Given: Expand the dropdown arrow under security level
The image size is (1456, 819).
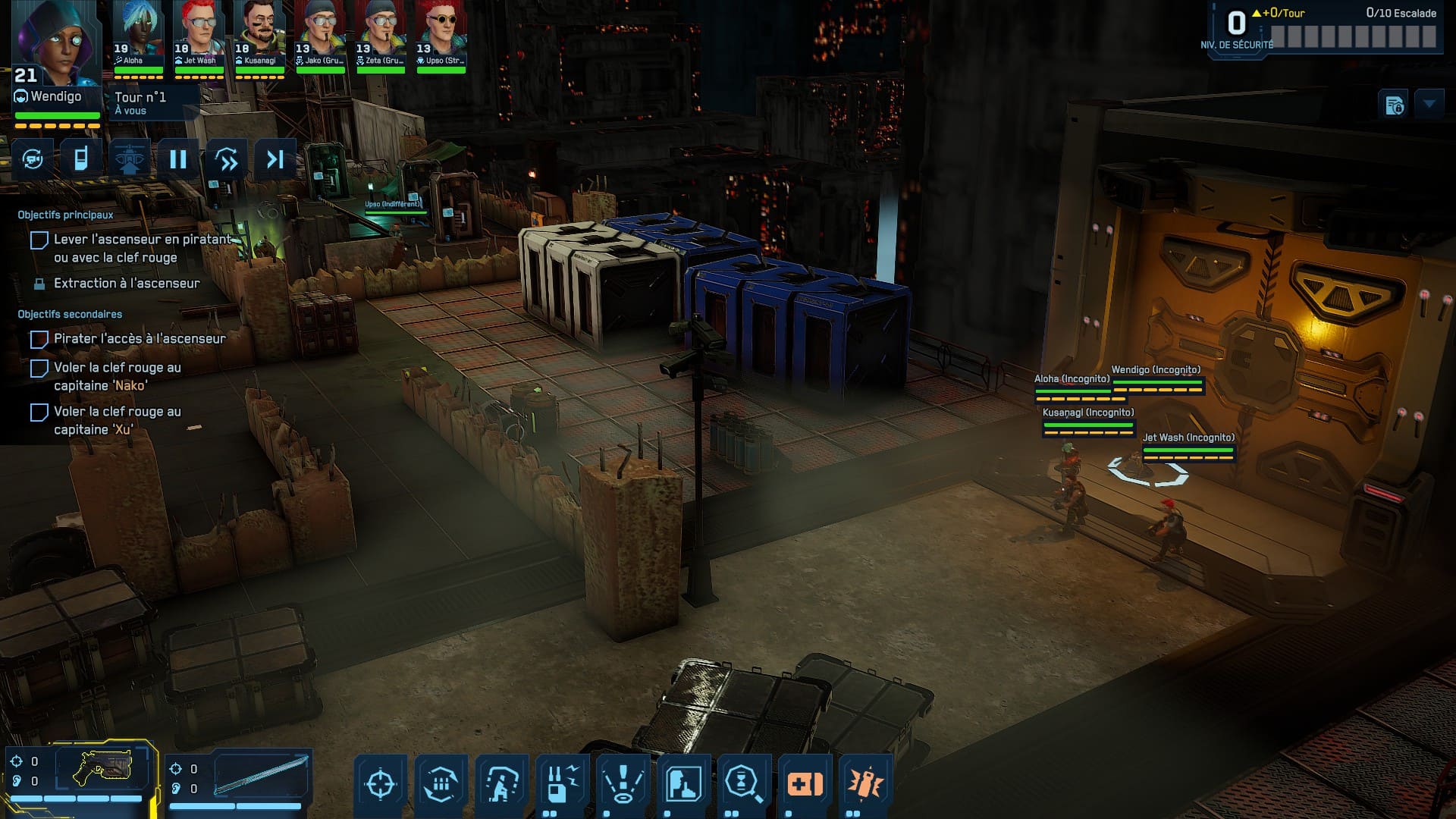Looking at the screenshot, I should 1429,104.
